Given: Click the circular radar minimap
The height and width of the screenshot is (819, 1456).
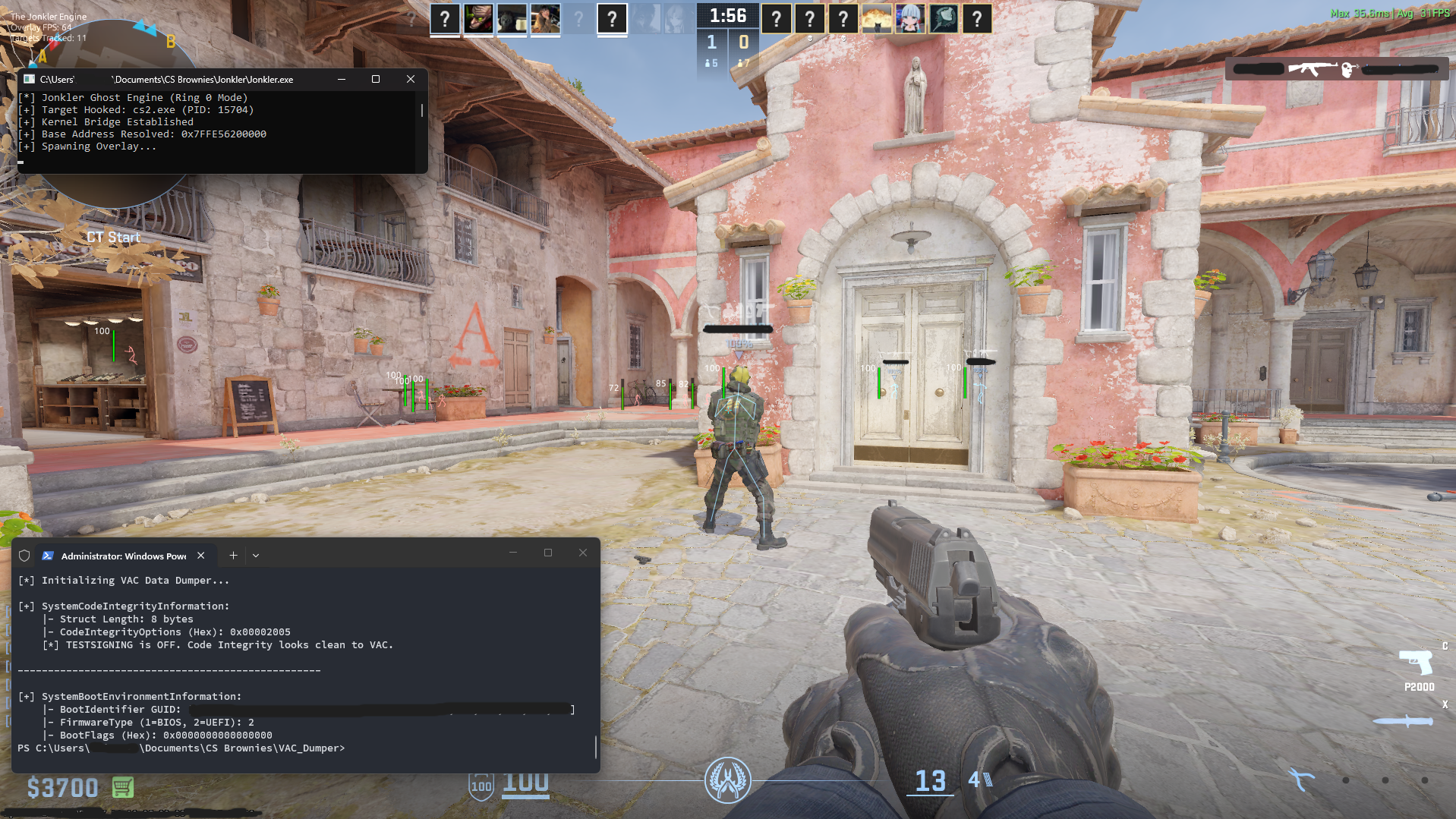Looking at the screenshot, I should click(x=114, y=190).
